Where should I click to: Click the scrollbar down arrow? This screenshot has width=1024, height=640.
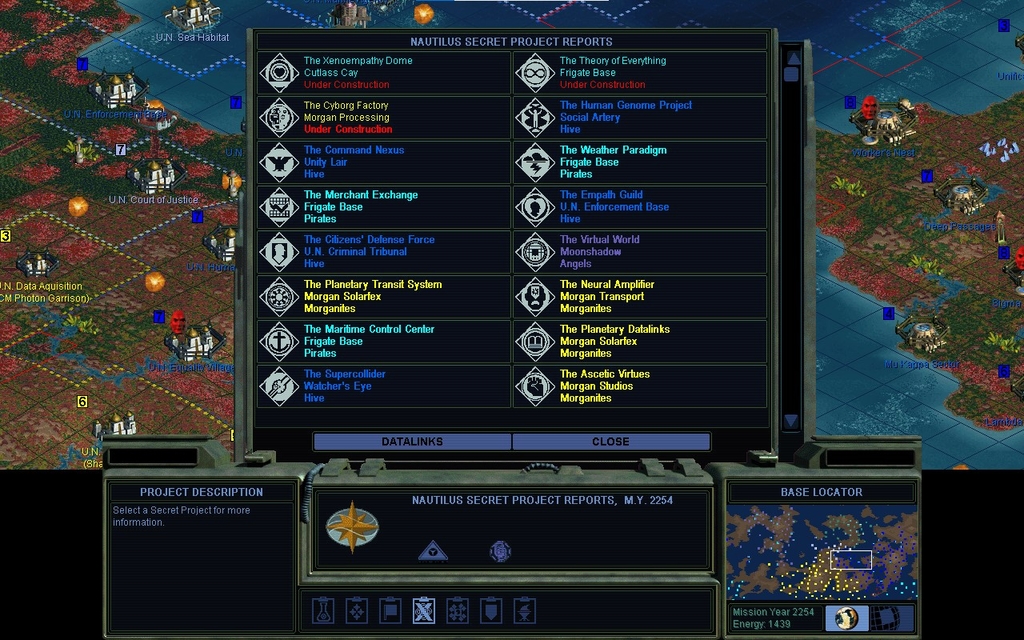tap(791, 422)
